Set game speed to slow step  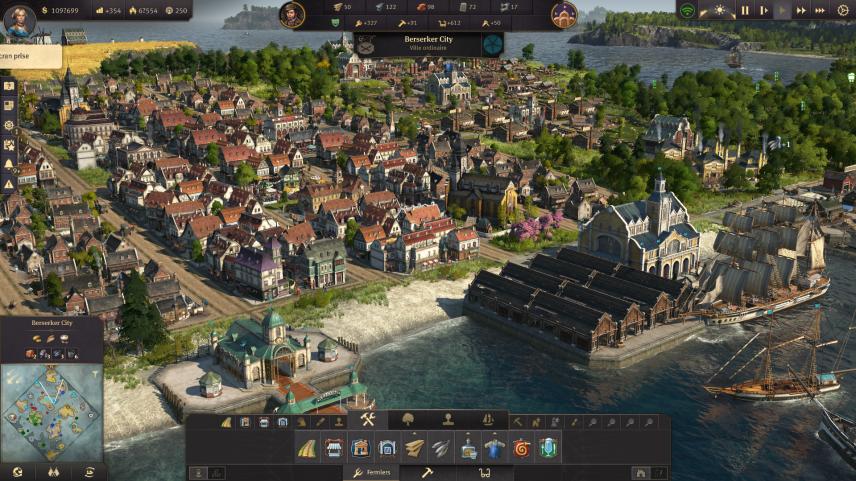(762, 10)
